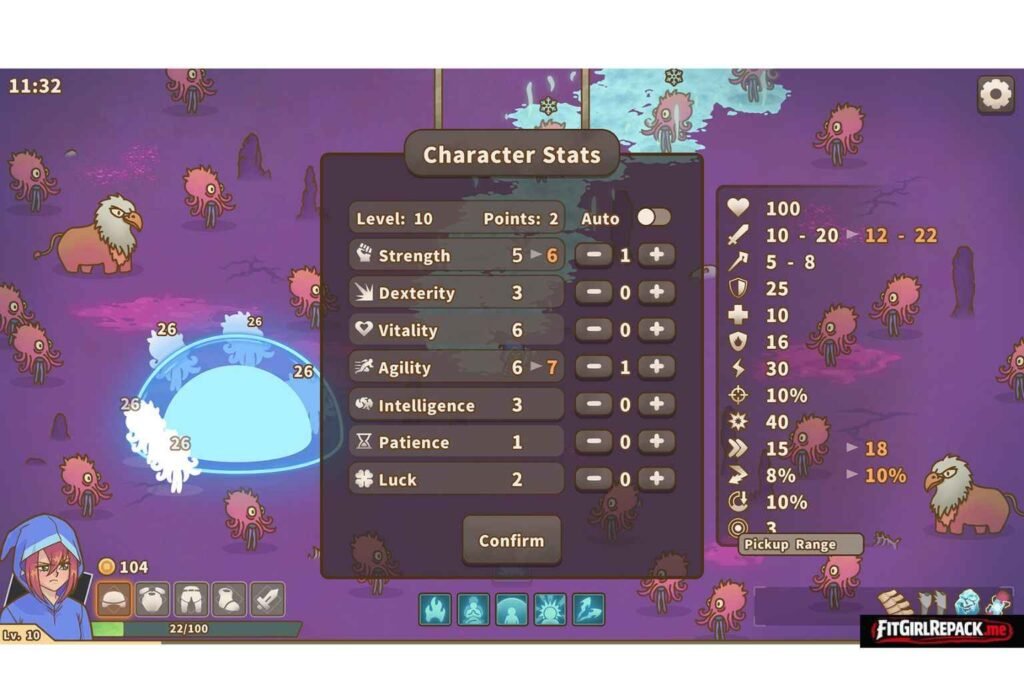1024x683 pixels.
Task: Open settings with the gear icon
Action: pyautogui.click(x=995, y=95)
